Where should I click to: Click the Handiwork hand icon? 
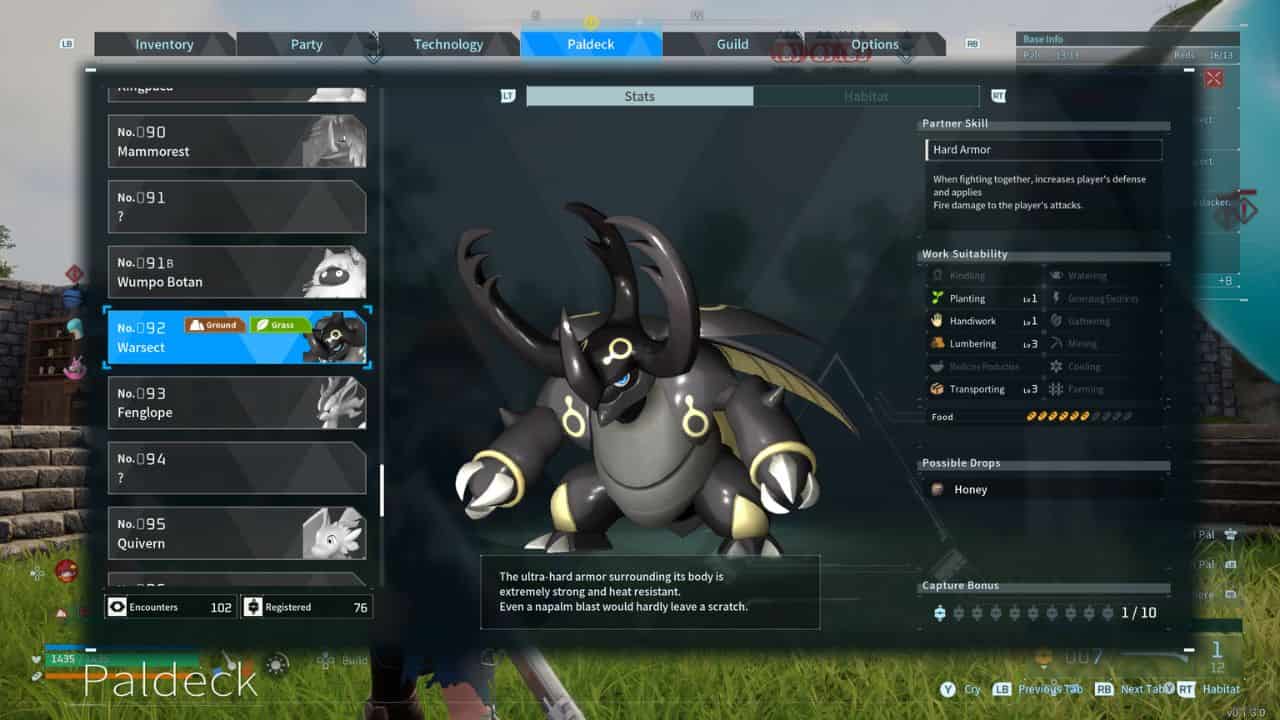[x=939, y=321]
